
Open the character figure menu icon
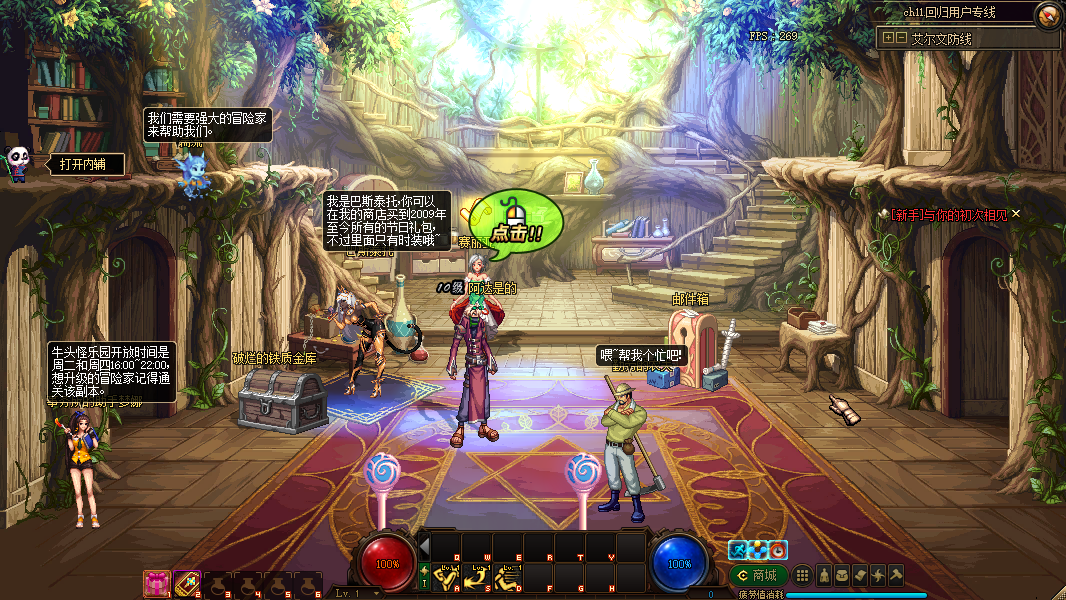click(x=824, y=575)
